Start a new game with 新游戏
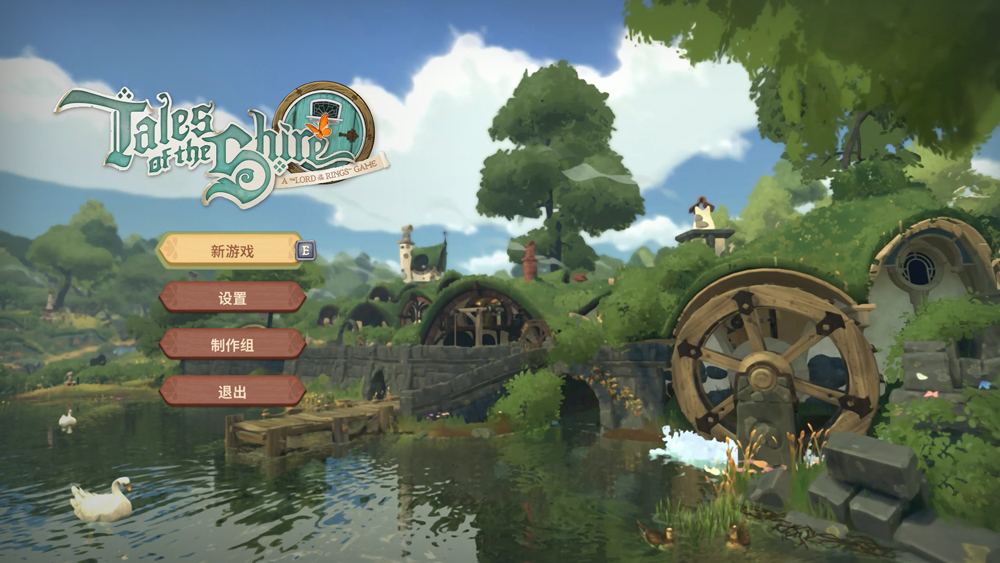This screenshot has height=563, width=1000. click(x=231, y=251)
